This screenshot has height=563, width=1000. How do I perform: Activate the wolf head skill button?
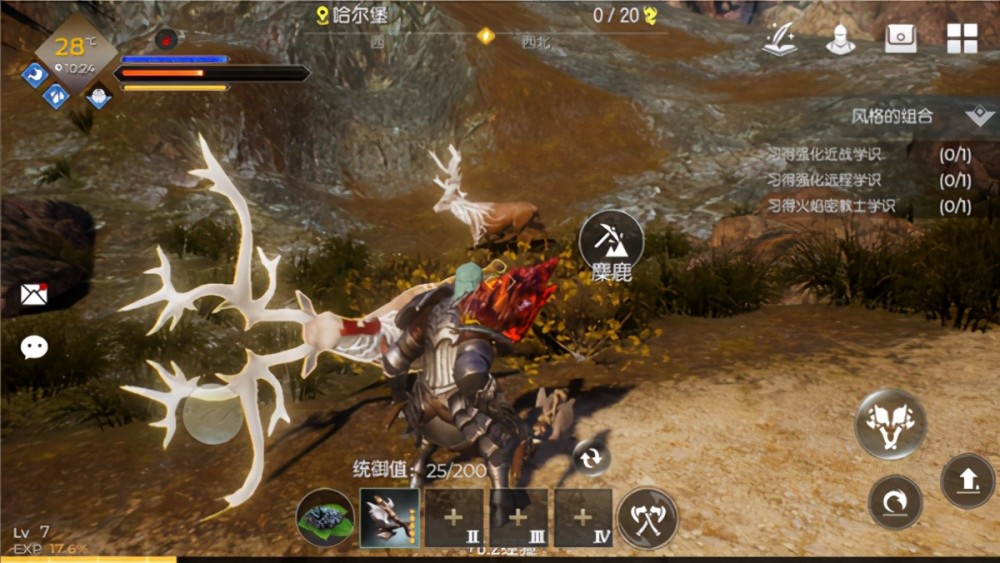[x=890, y=424]
